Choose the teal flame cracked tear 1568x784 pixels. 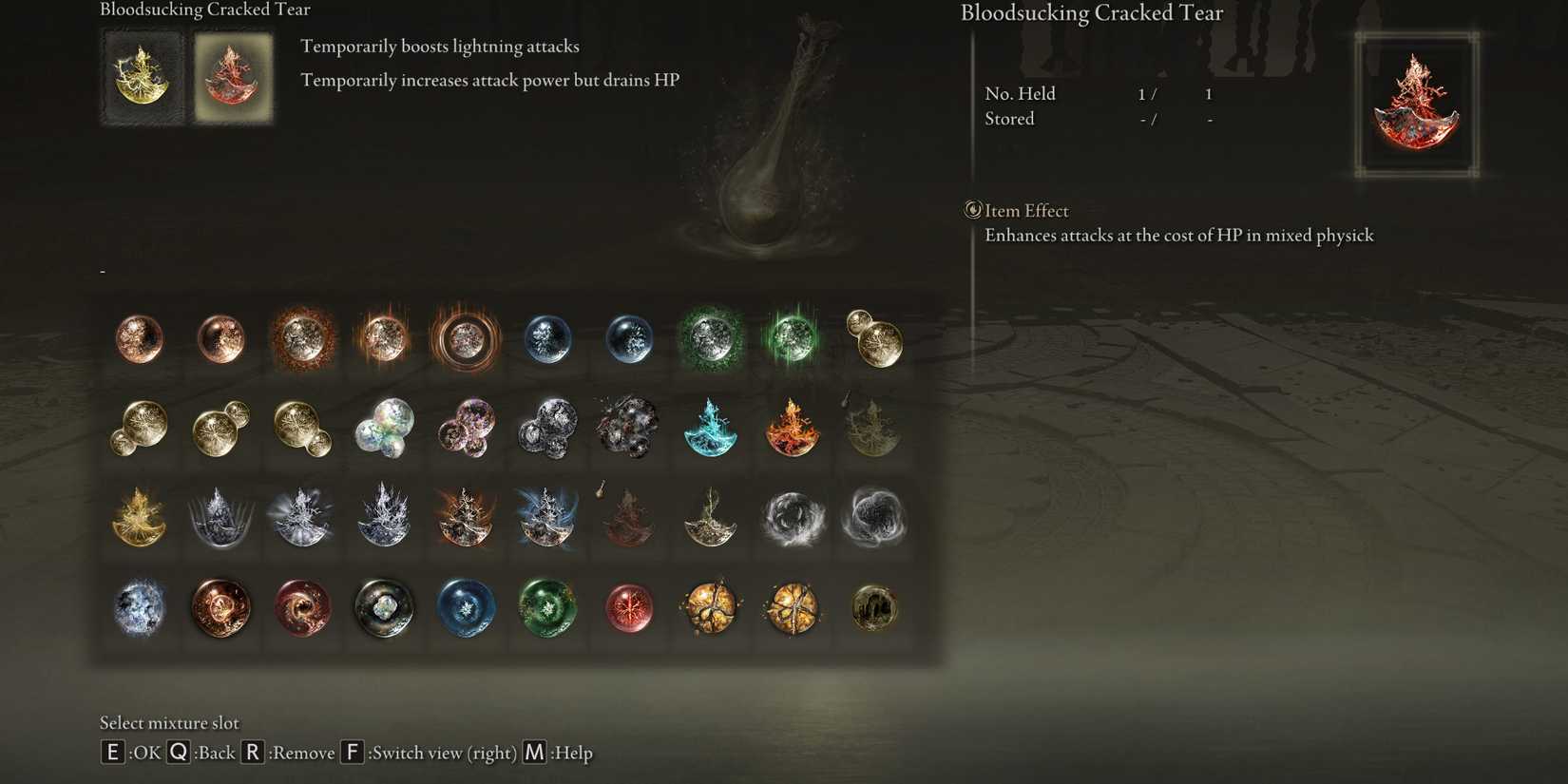pos(711,430)
